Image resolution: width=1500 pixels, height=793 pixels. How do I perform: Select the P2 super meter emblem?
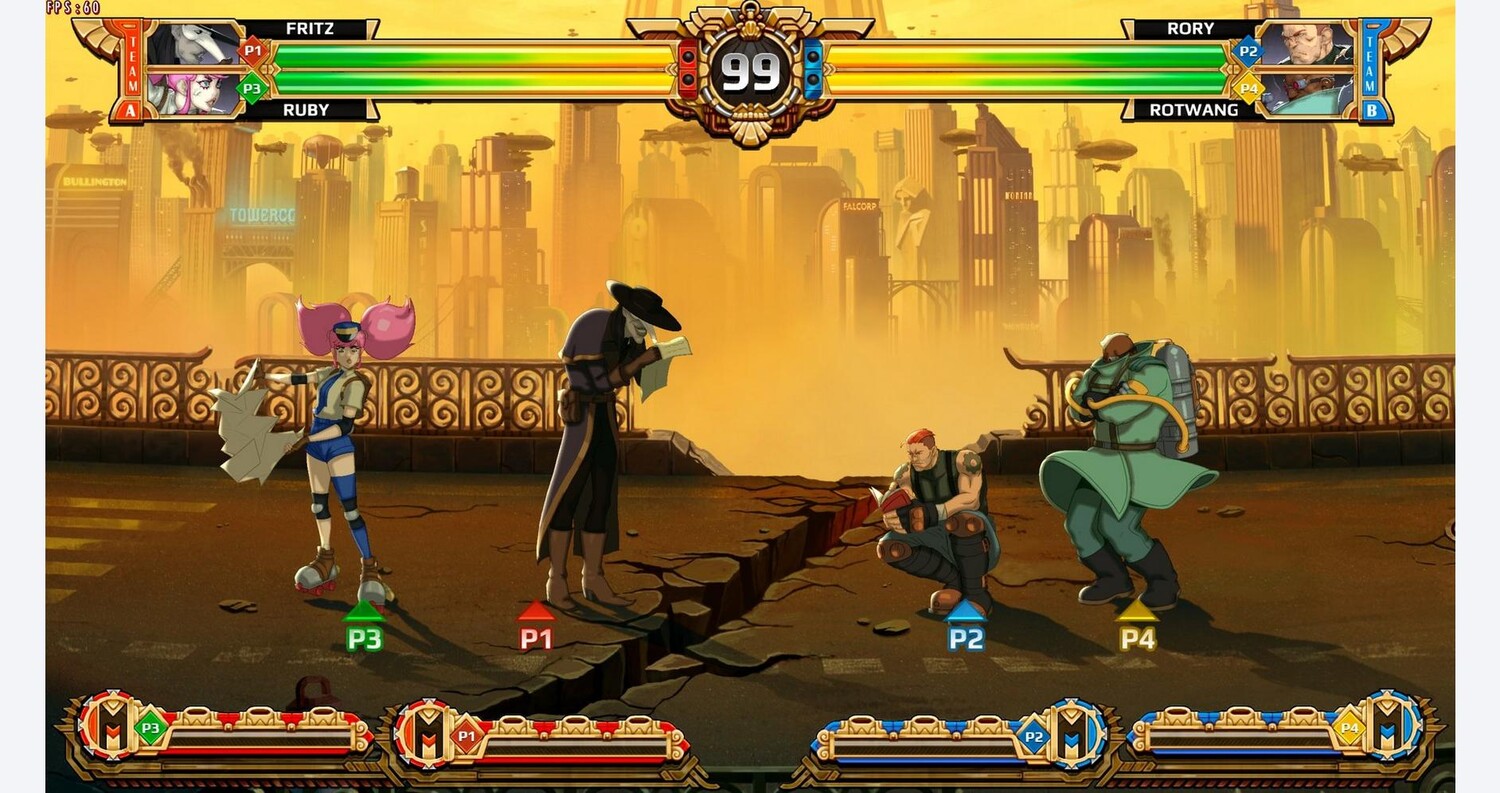pos(1076,735)
